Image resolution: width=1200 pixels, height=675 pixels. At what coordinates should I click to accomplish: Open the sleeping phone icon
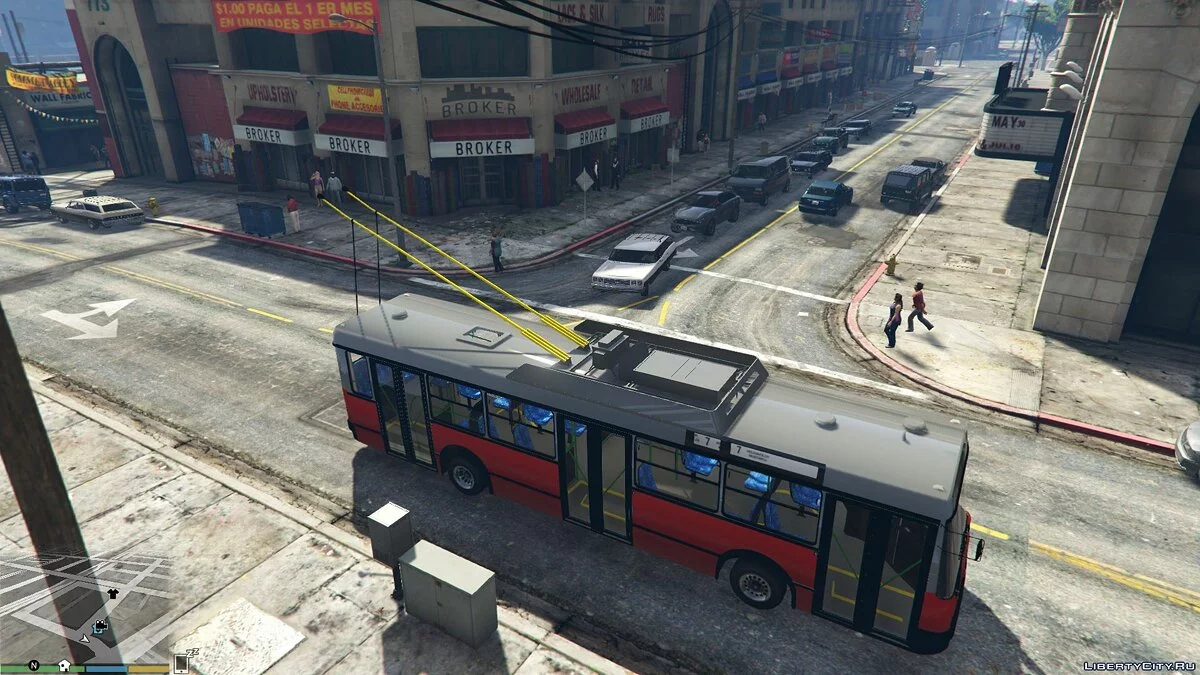tap(183, 661)
